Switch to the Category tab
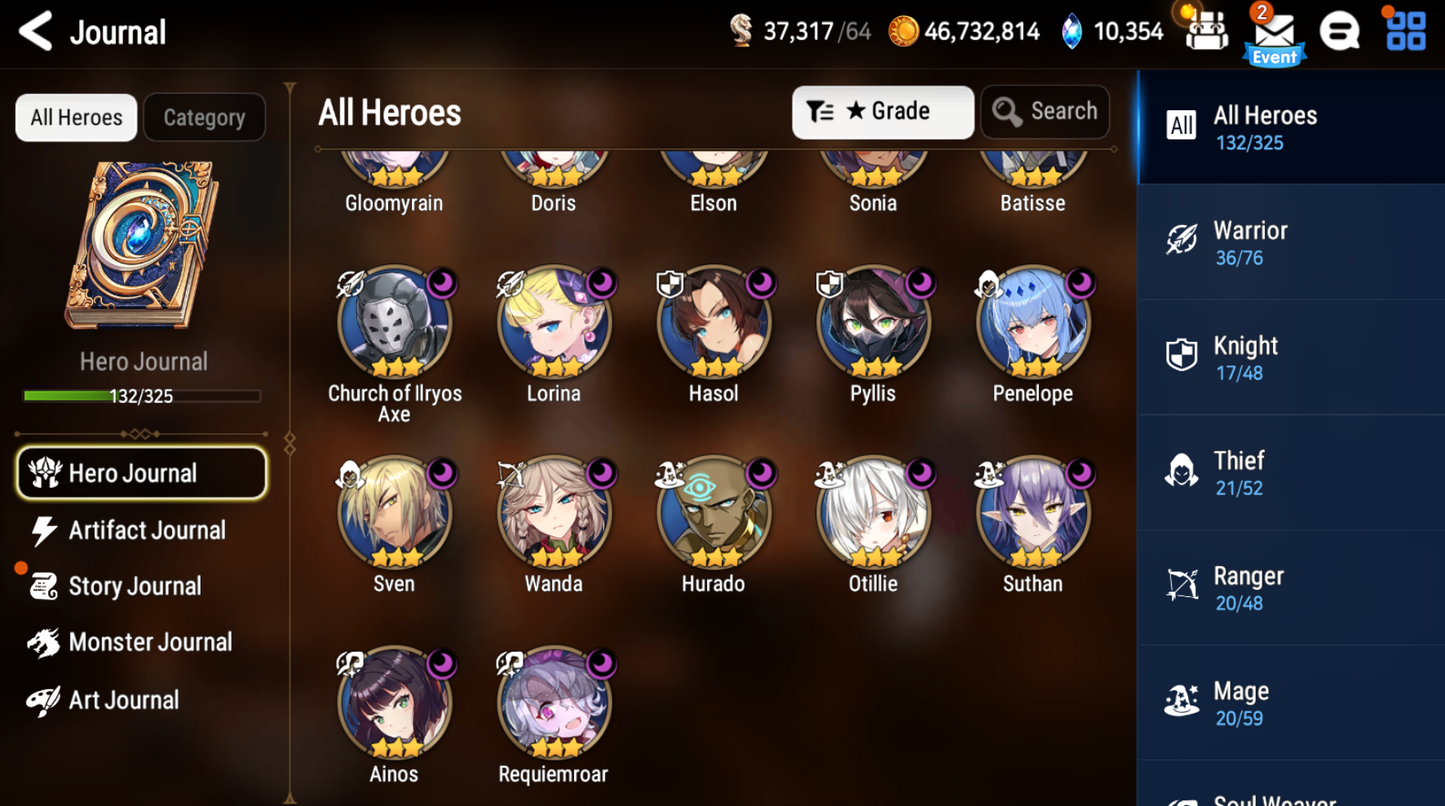 click(204, 118)
